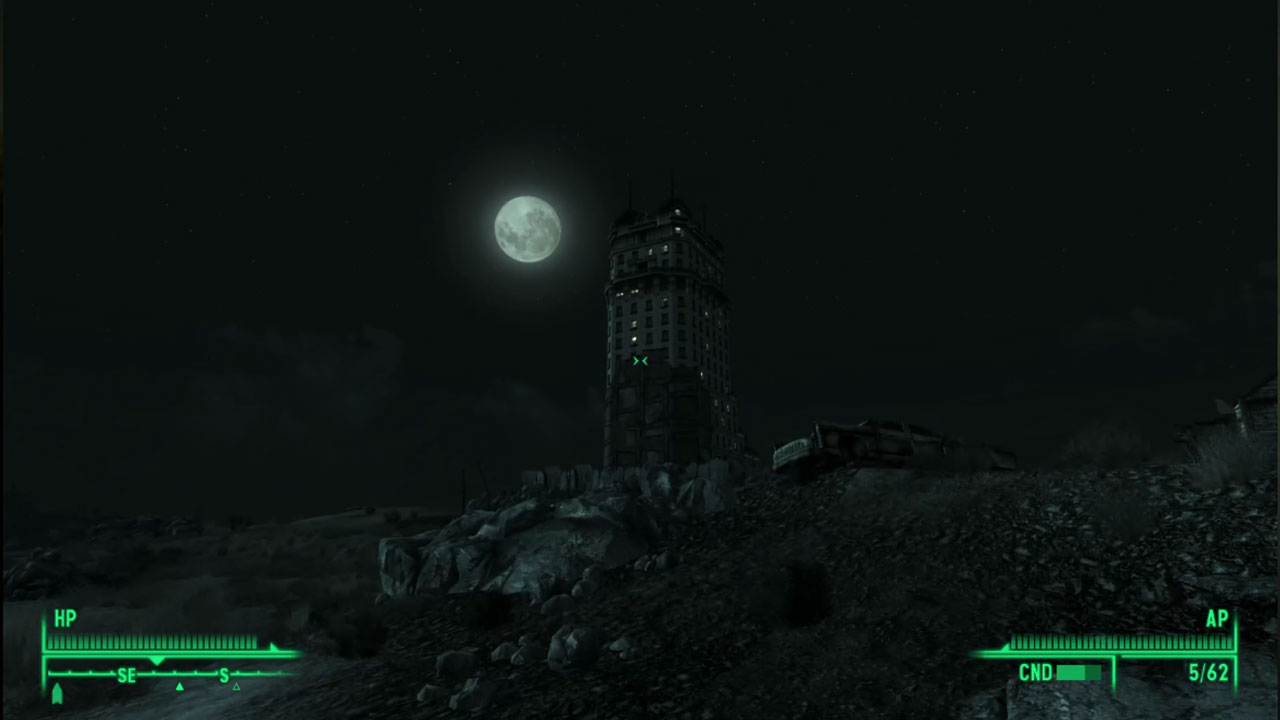This screenshot has height=720, width=1280.
Task: Click the CND weapon condition label
Action: click(x=1036, y=671)
